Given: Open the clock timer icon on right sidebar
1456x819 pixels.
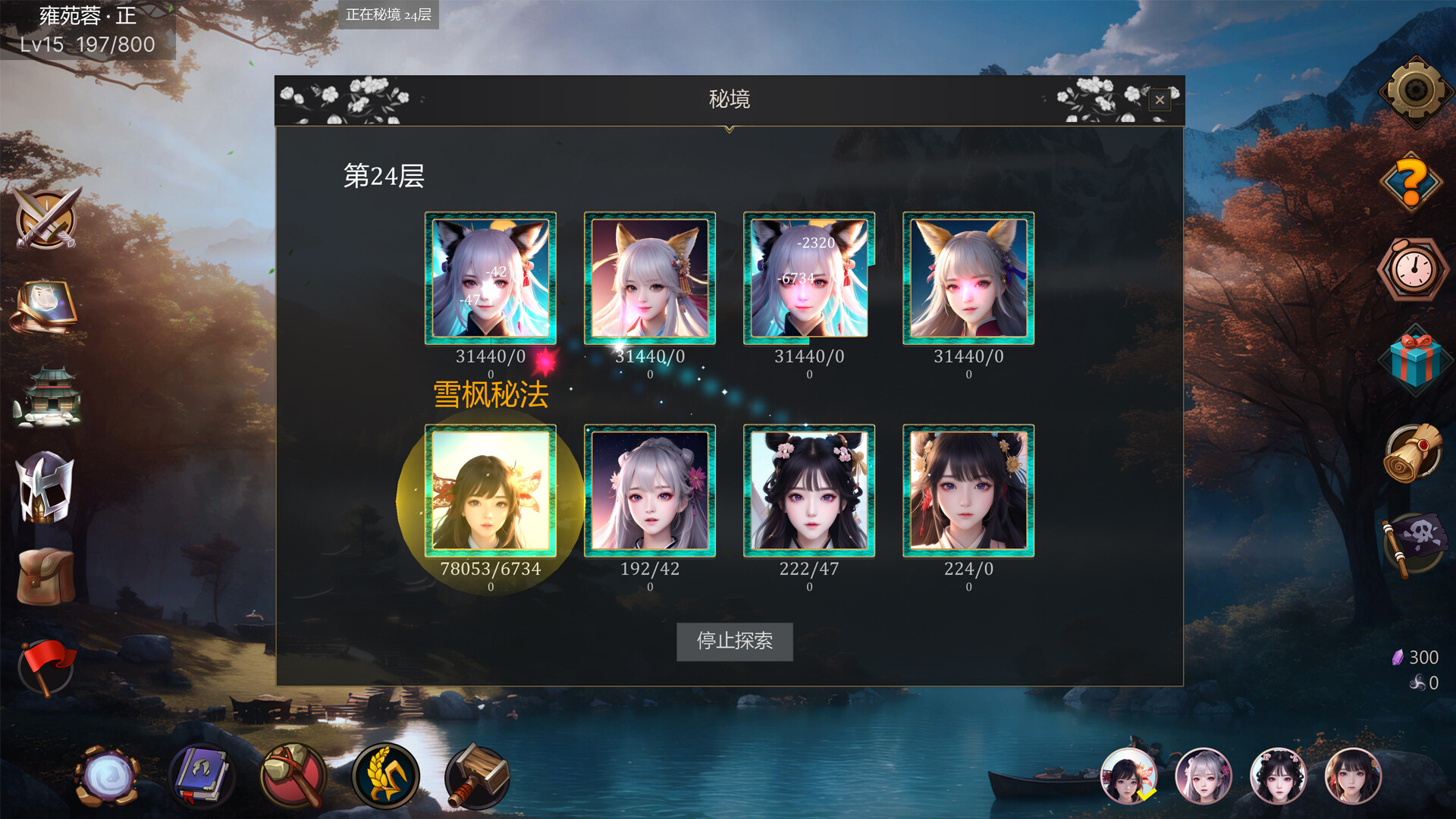Looking at the screenshot, I should coord(1412,269).
